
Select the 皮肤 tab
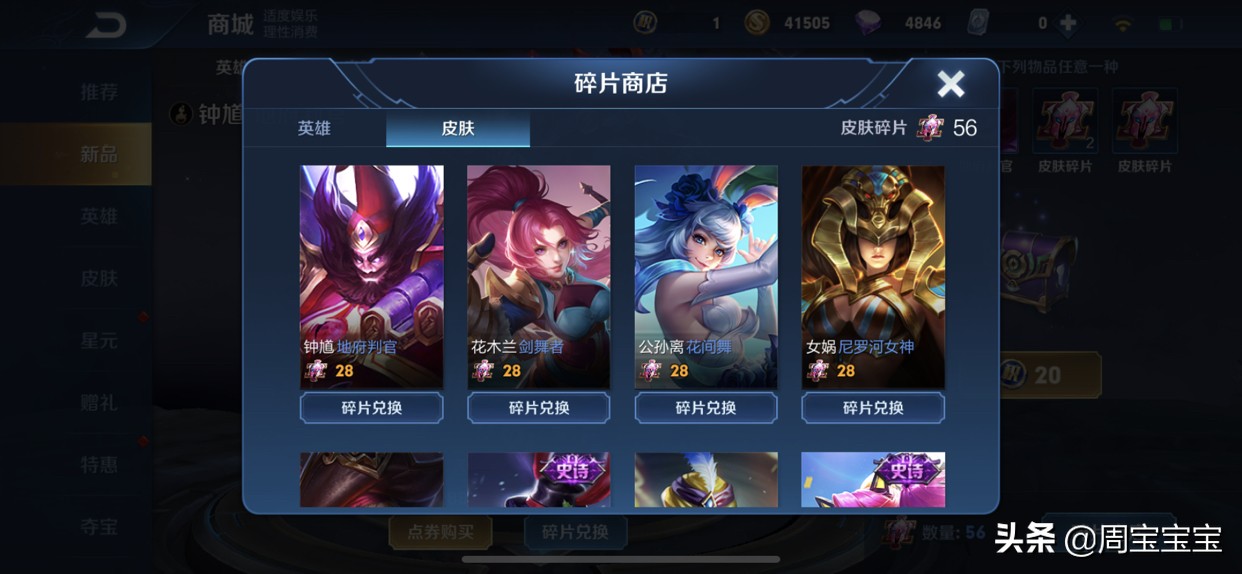pos(458,129)
